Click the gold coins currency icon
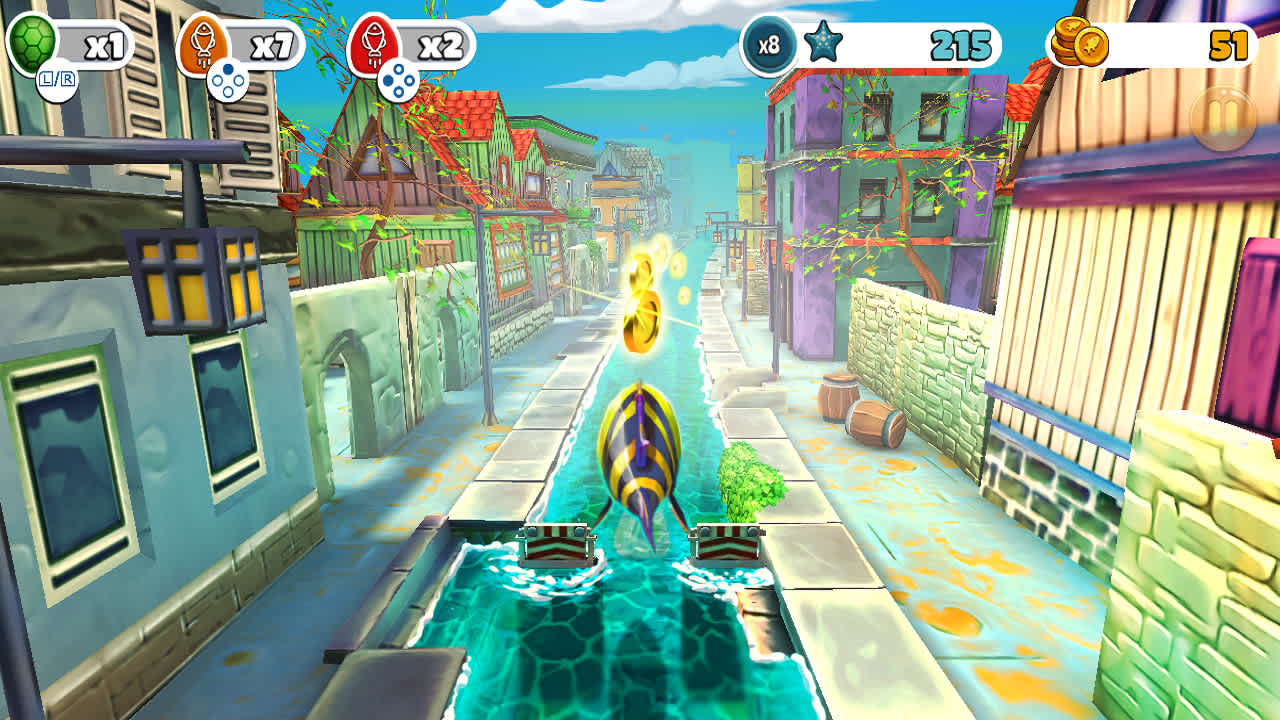Screen dimensions: 1280x720 (x=1080, y=40)
